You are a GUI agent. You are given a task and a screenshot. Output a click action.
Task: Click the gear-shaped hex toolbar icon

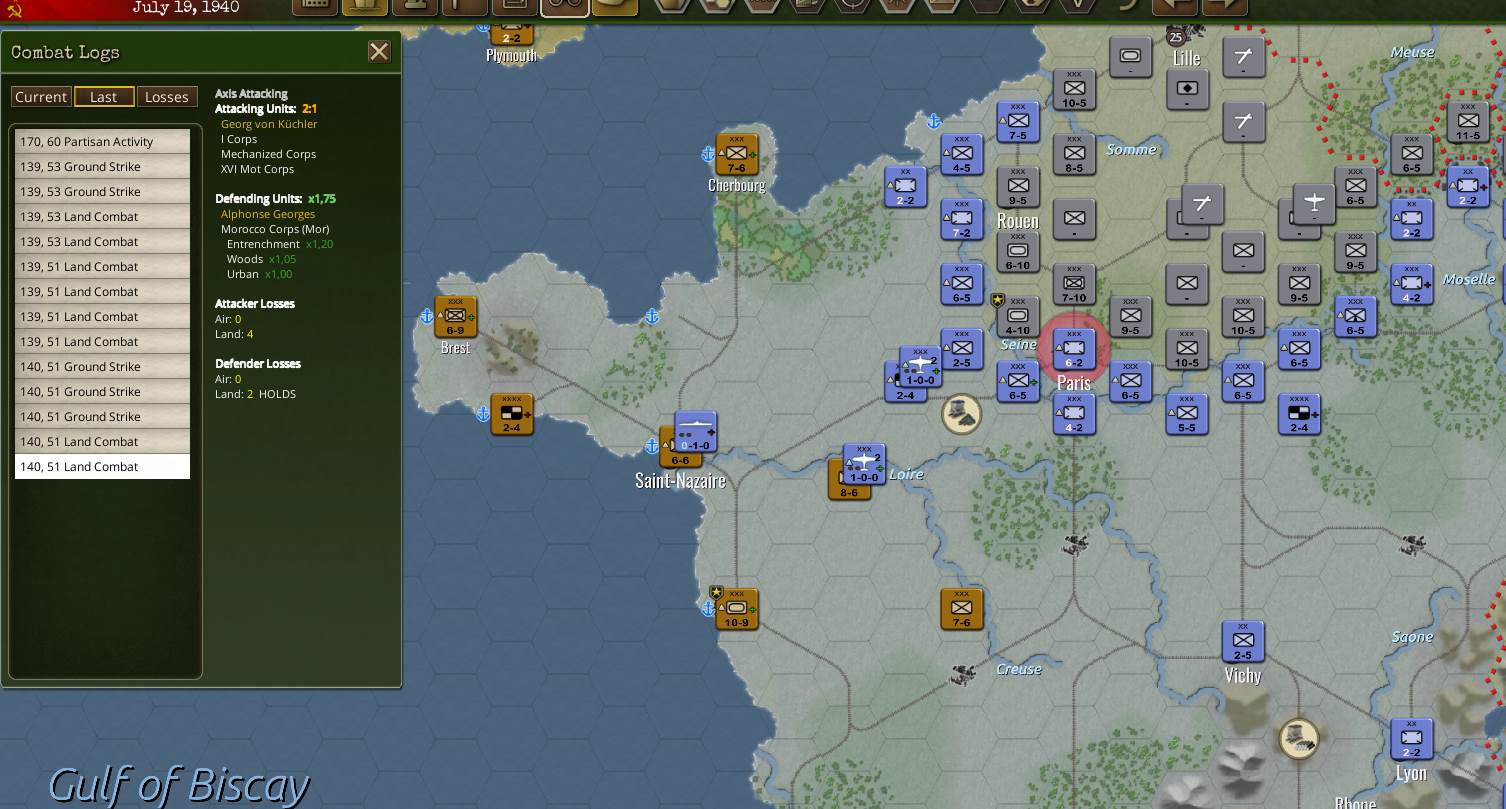[x=1032, y=8]
